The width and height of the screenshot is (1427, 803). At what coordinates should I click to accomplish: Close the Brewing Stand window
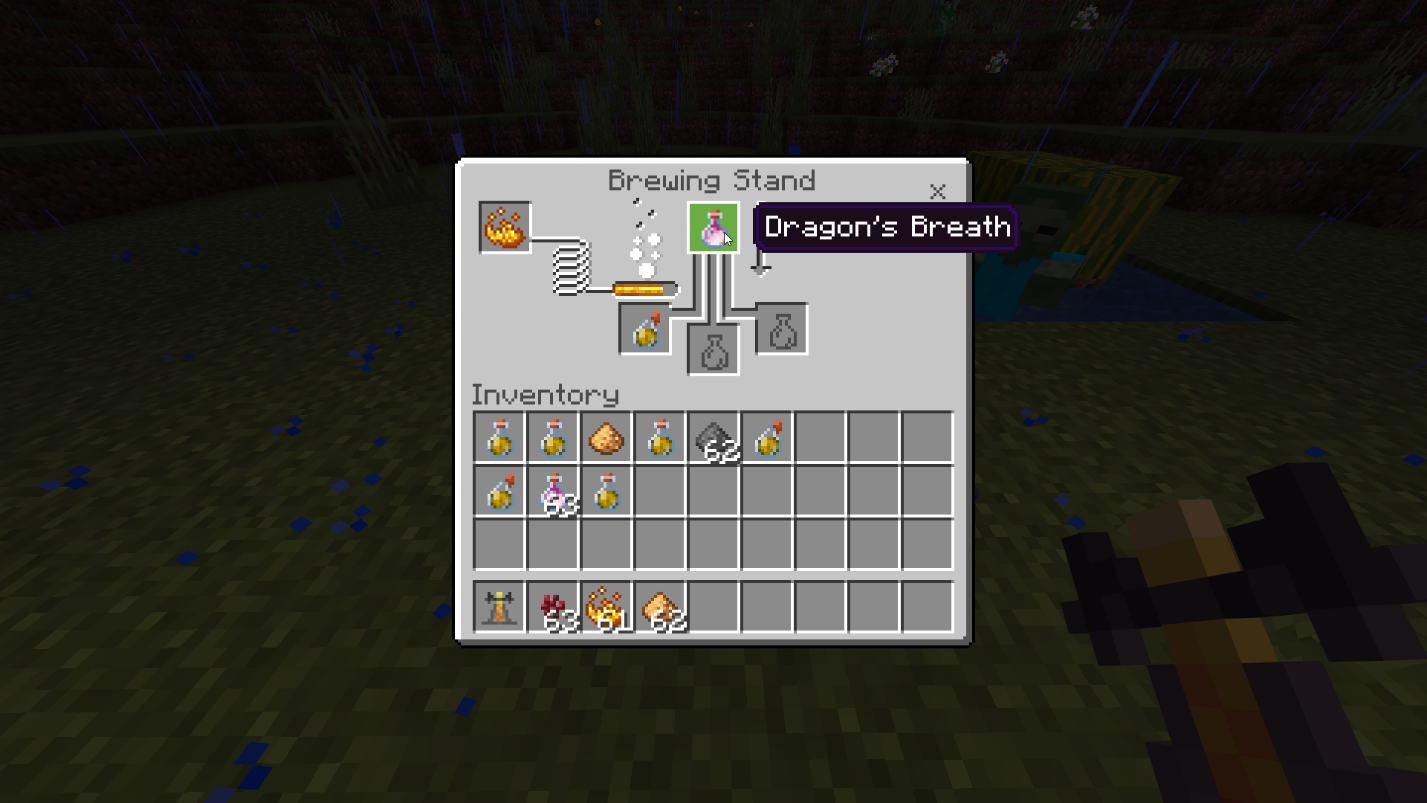[x=937, y=191]
